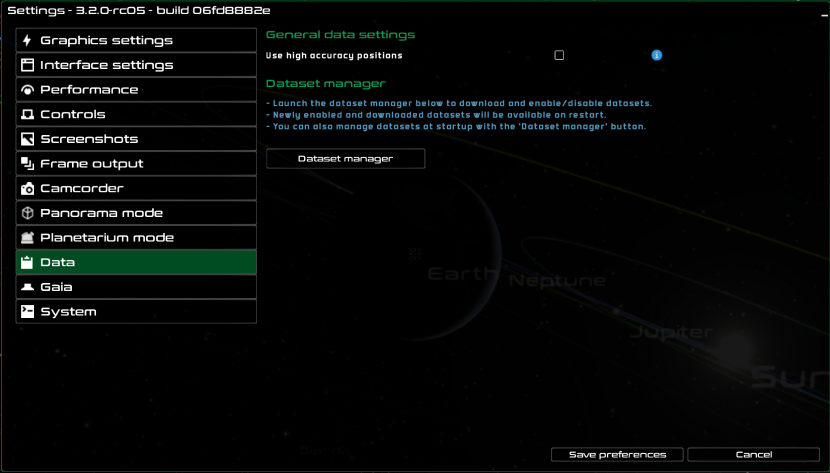Save preferences
This screenshot has height=473, width=830.
[617, 455]
